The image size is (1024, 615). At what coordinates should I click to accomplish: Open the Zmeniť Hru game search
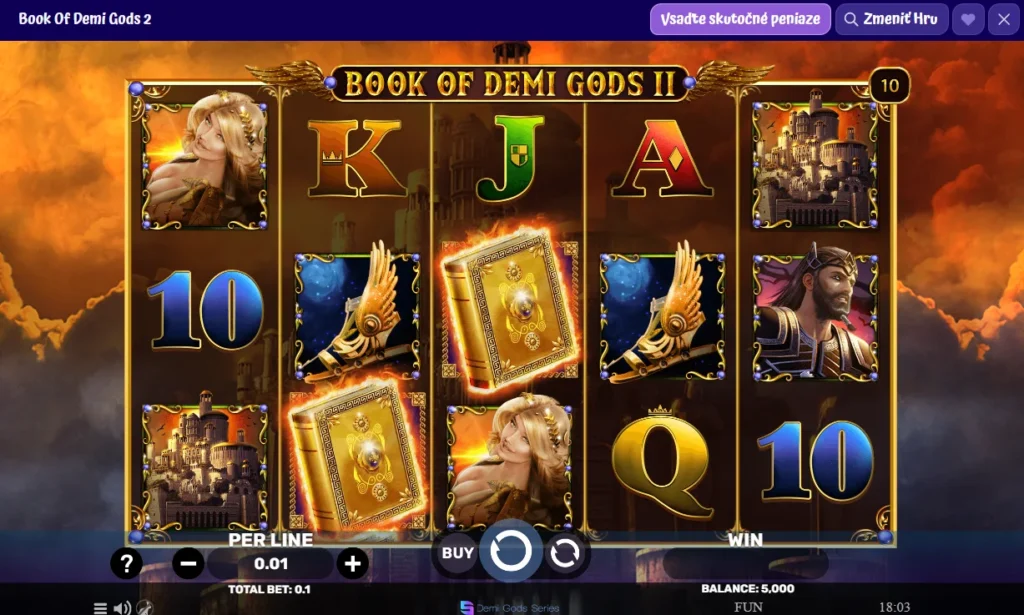890,19
